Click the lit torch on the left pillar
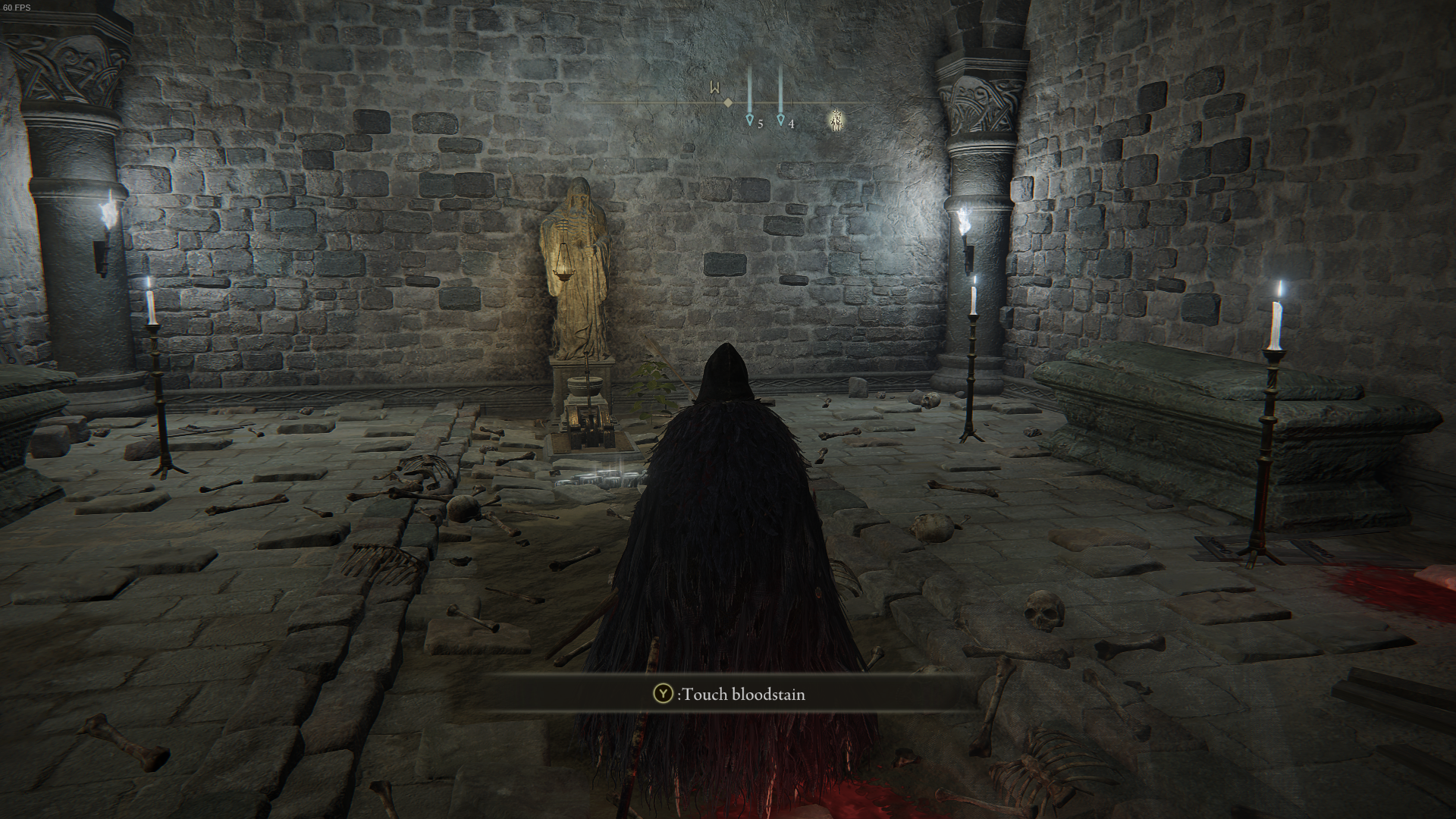1456x819 pixels. tap(106, 220)
